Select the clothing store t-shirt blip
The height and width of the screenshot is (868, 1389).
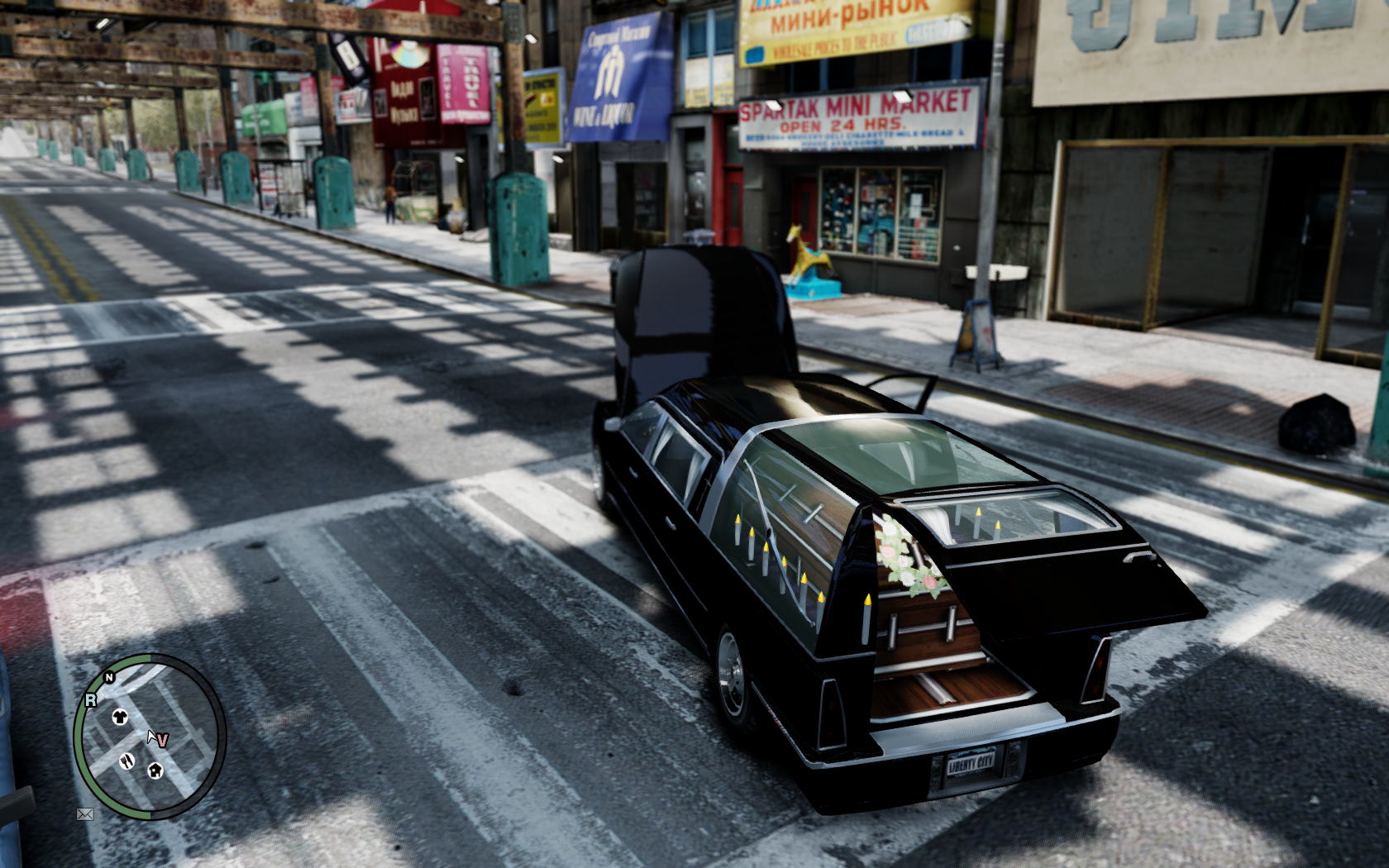pyautogui.click(x=121, y=718)
